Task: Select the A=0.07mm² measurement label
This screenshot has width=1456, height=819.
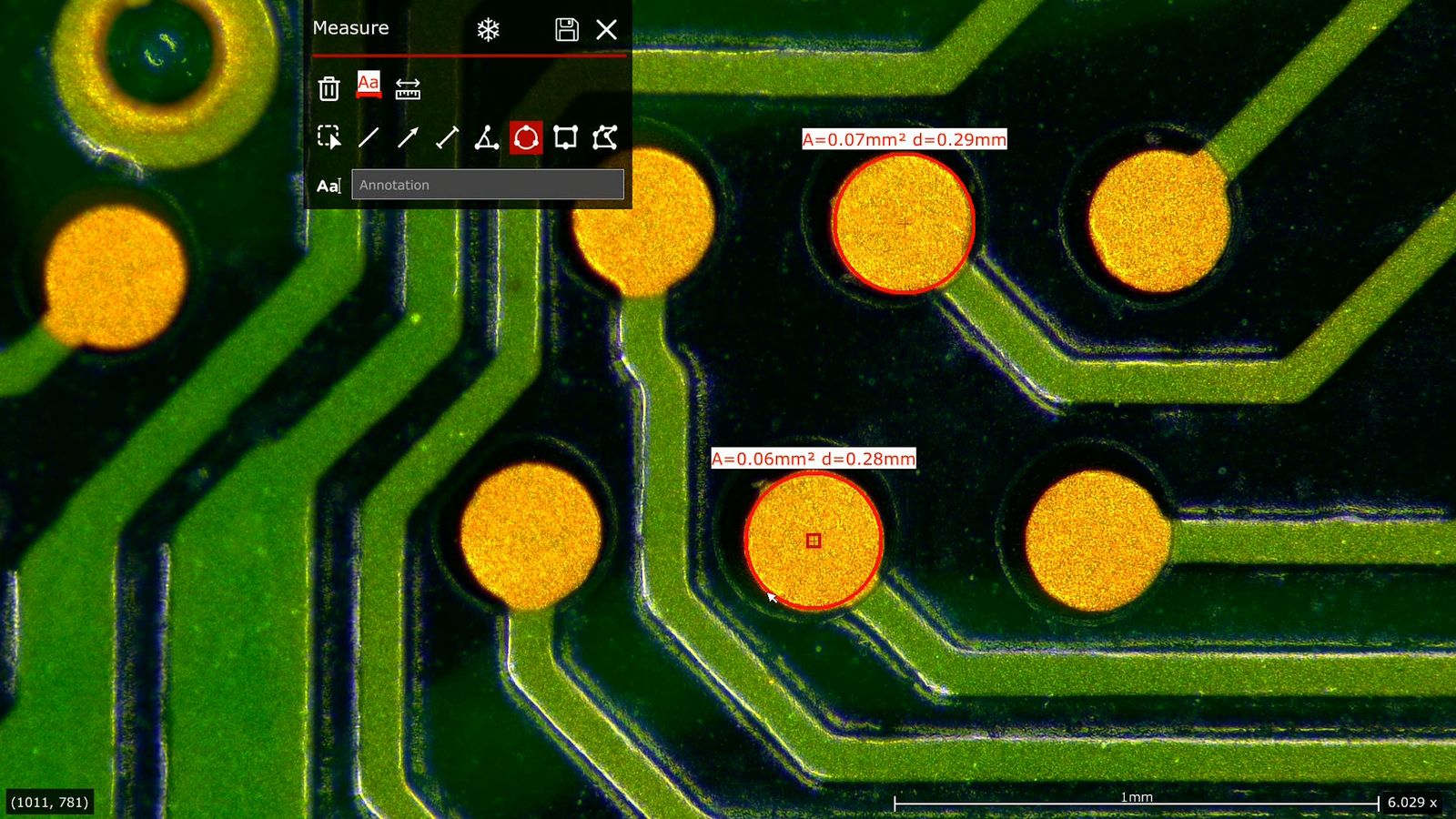Action: coord(903,140)
